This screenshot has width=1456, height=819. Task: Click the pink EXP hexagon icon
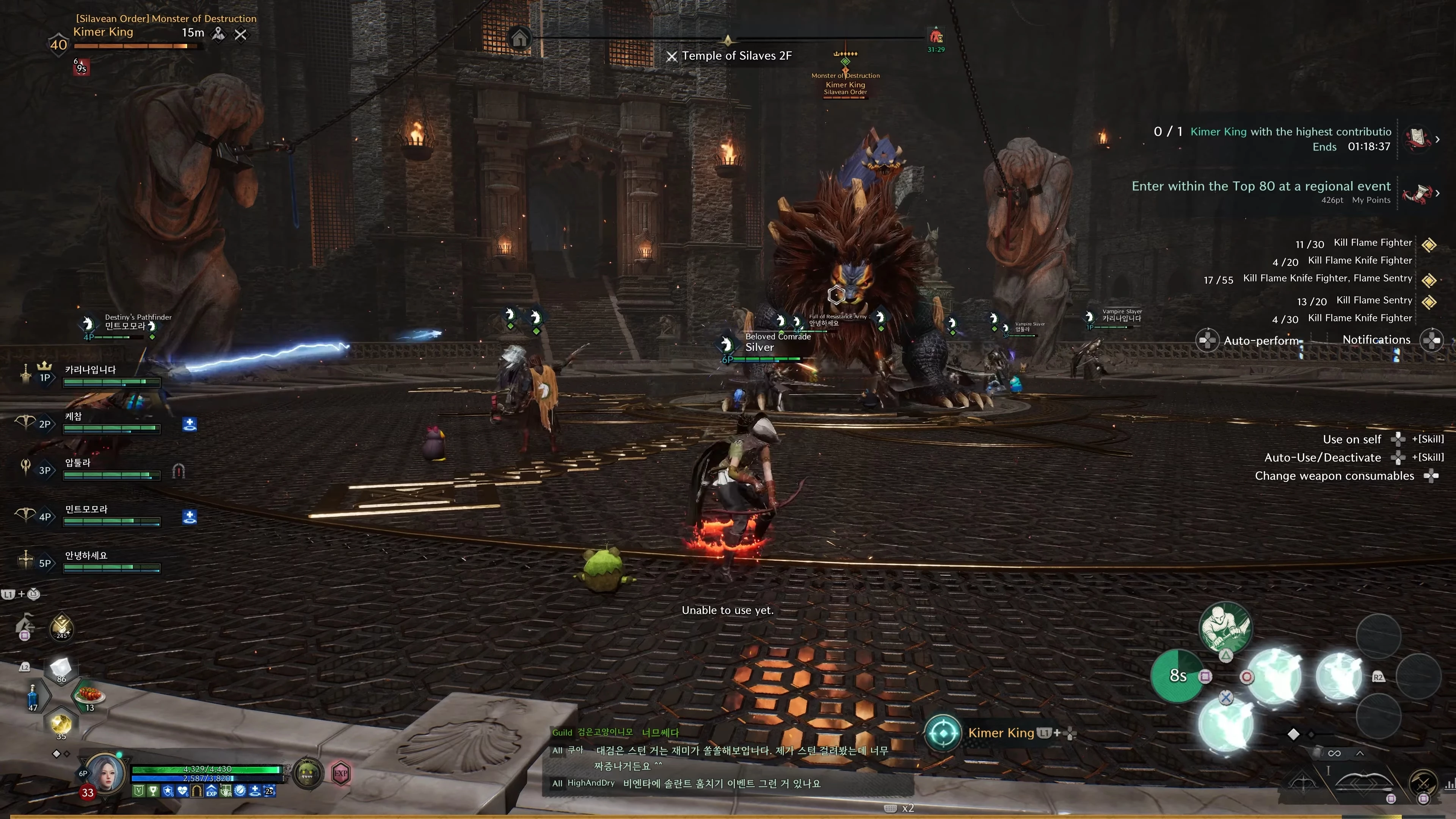[340, 773]
